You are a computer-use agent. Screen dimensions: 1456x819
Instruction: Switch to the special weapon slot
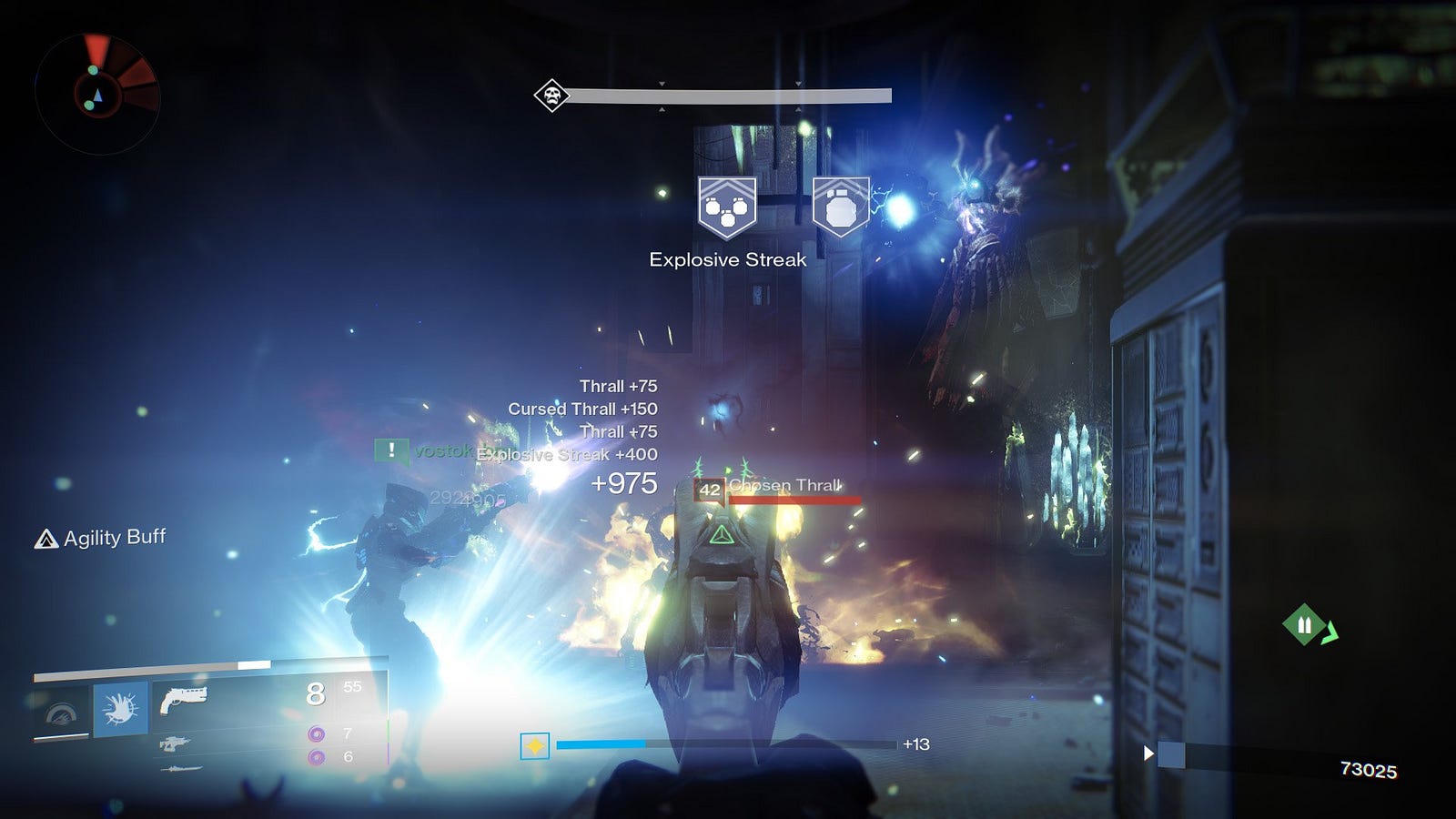[175, 743]
